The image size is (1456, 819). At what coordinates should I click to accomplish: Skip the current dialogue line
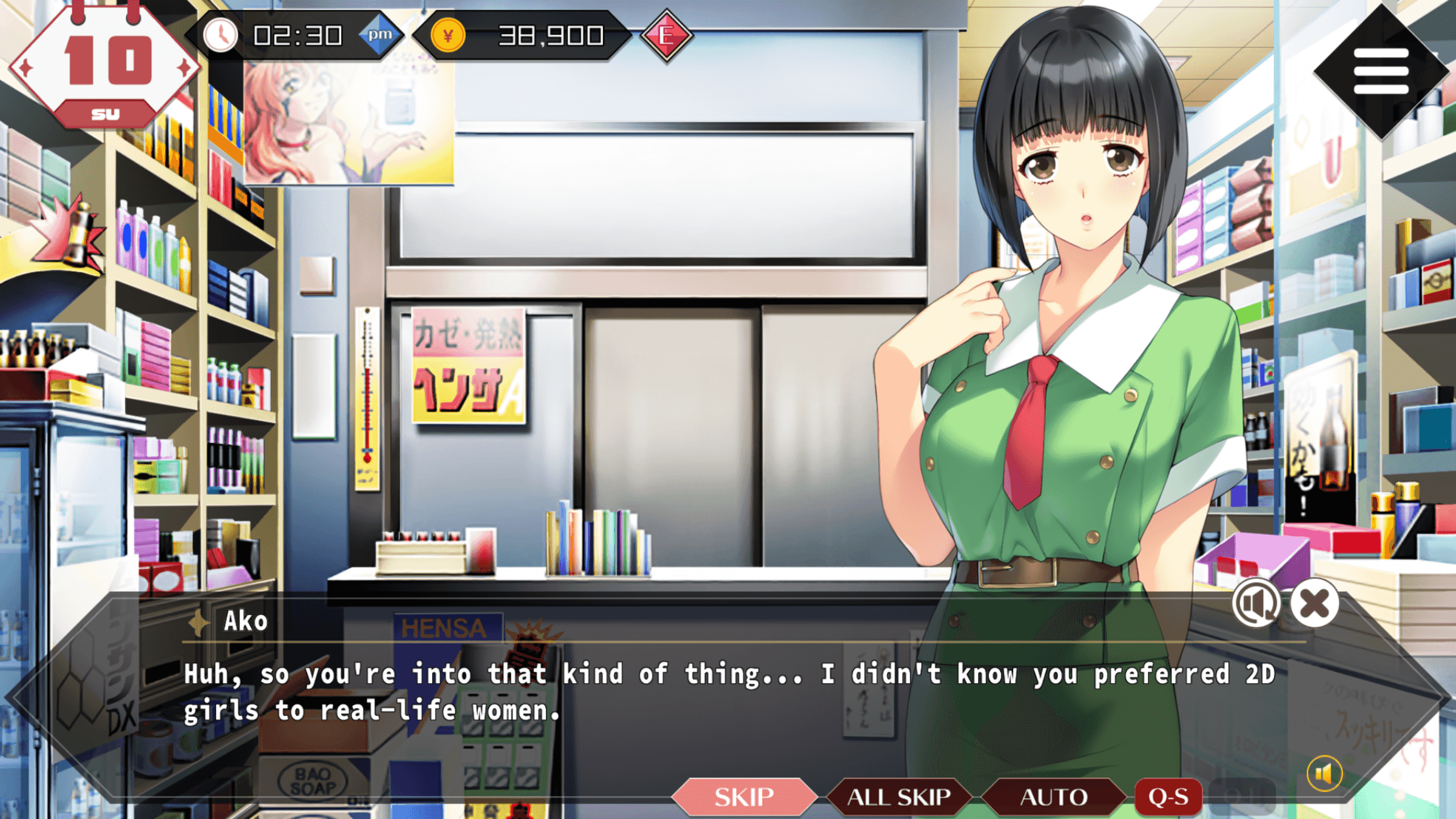pos(743,797)
